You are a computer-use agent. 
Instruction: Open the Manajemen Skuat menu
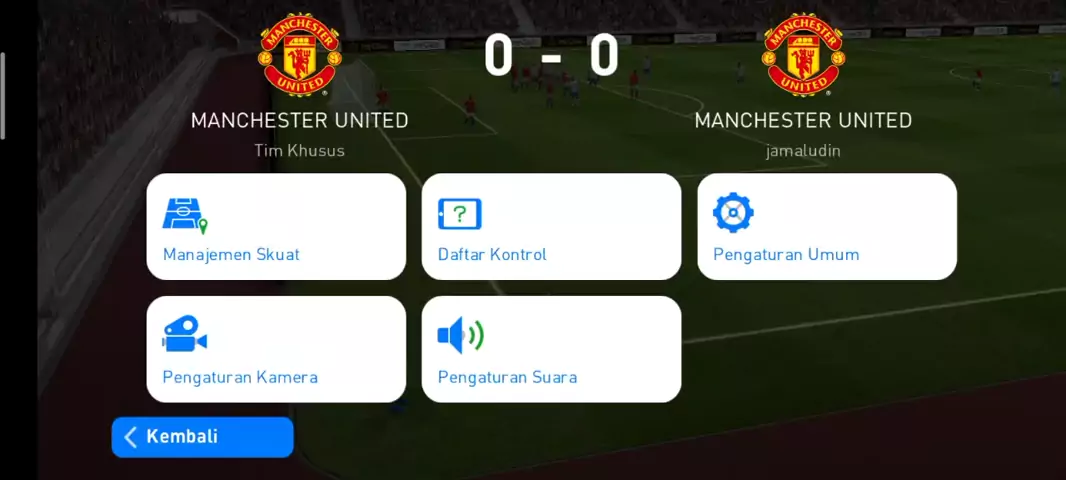[x=276, y=227]
